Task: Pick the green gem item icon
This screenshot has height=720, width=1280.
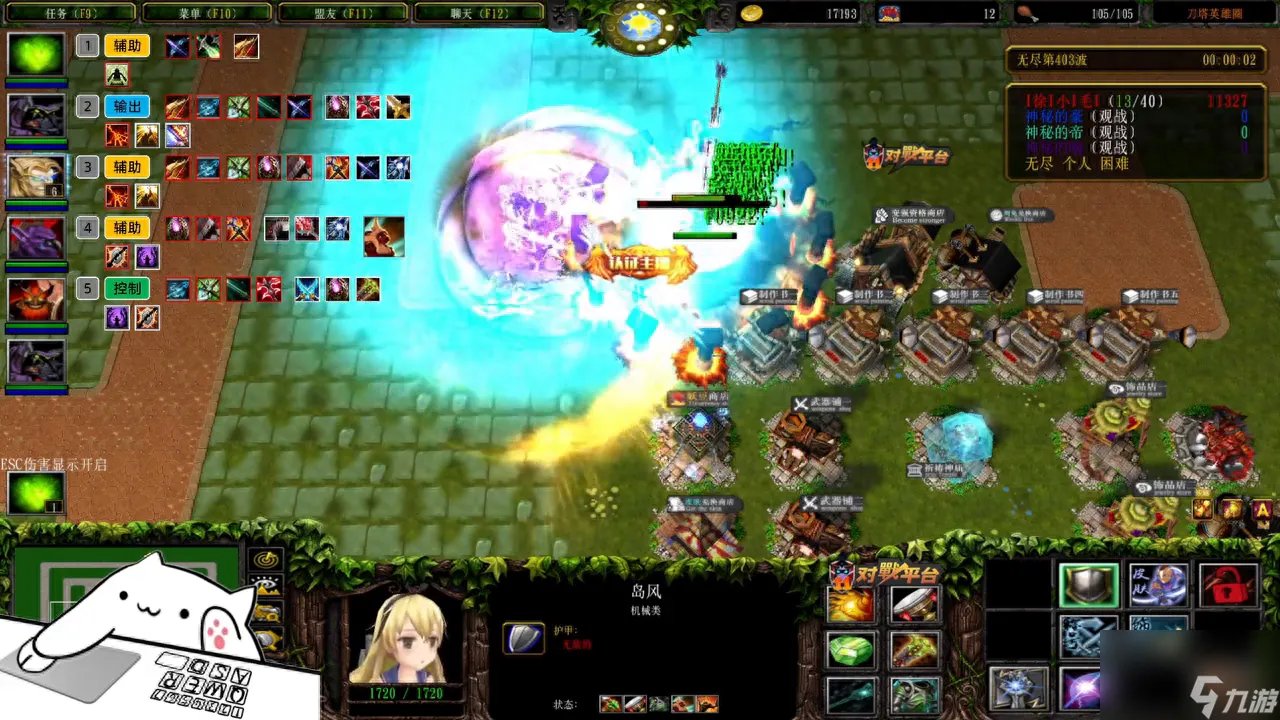Action: (850, 650)
